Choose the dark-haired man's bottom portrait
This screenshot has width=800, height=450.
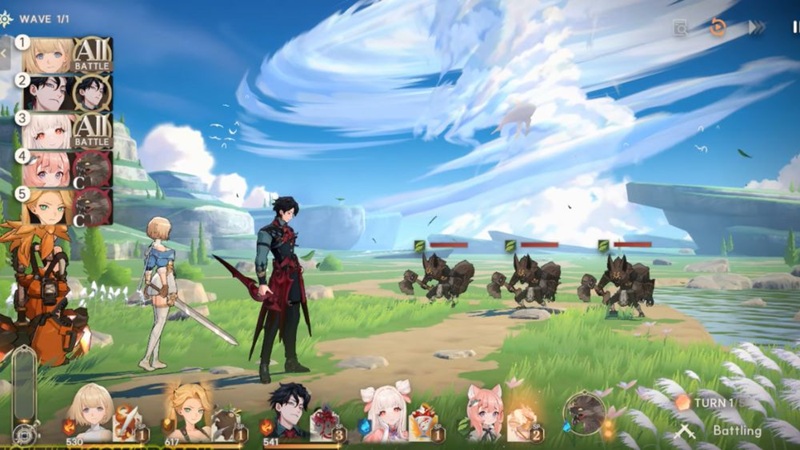click(288, 411)
